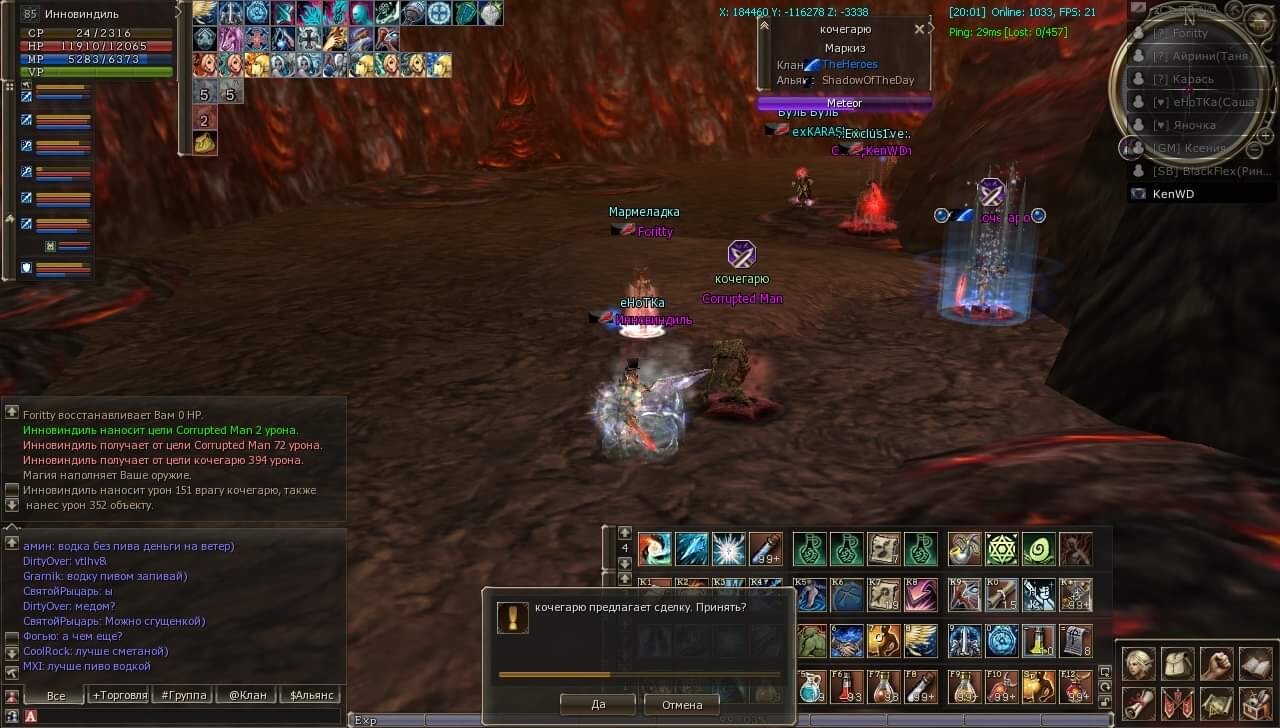Show the $Альянс chat channel
The width and height of the screenshot is (1280, 728).
tap(310, 695)
